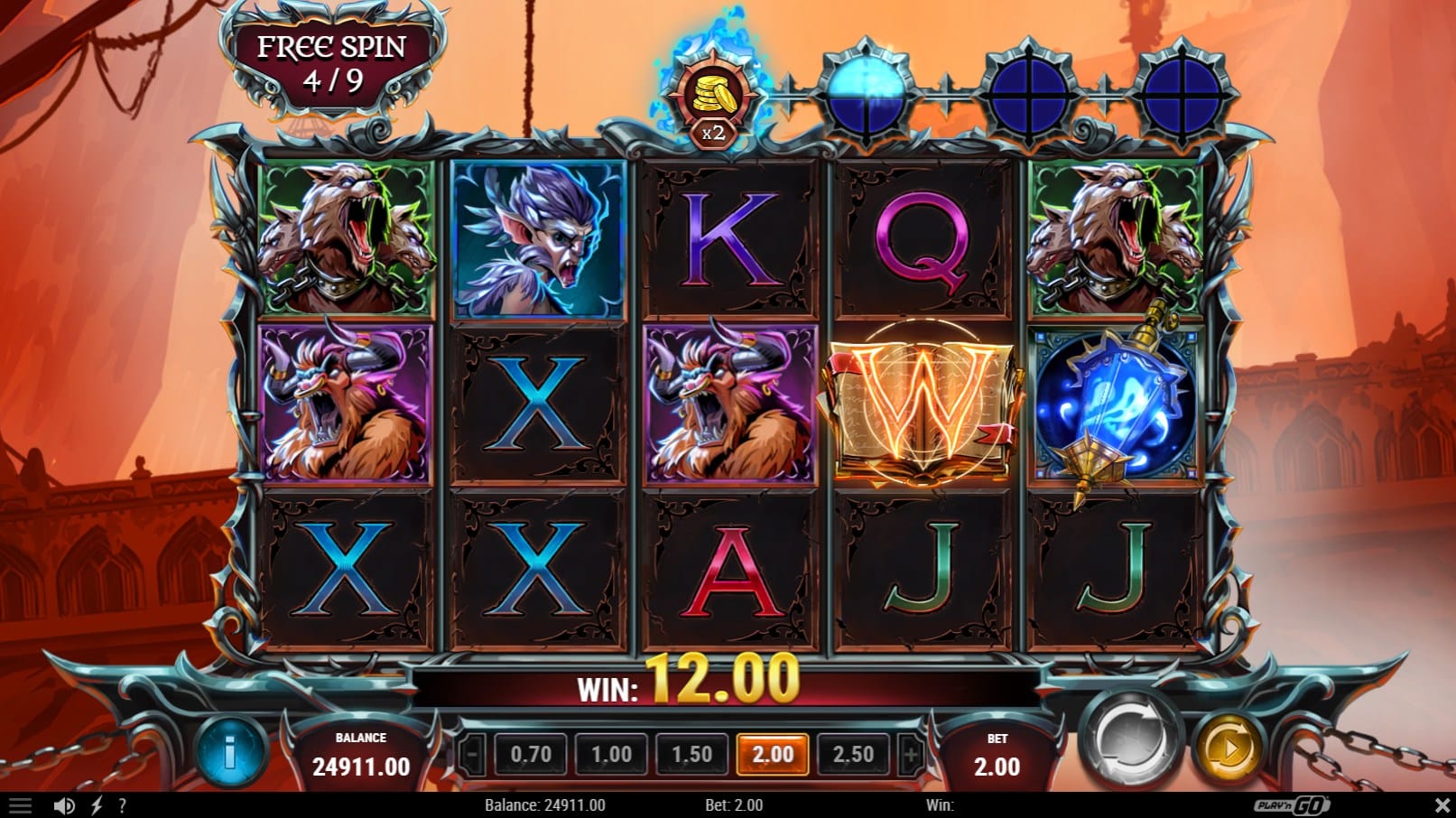
Task: Decrease bet with the minus button
Action: [474, 754]
